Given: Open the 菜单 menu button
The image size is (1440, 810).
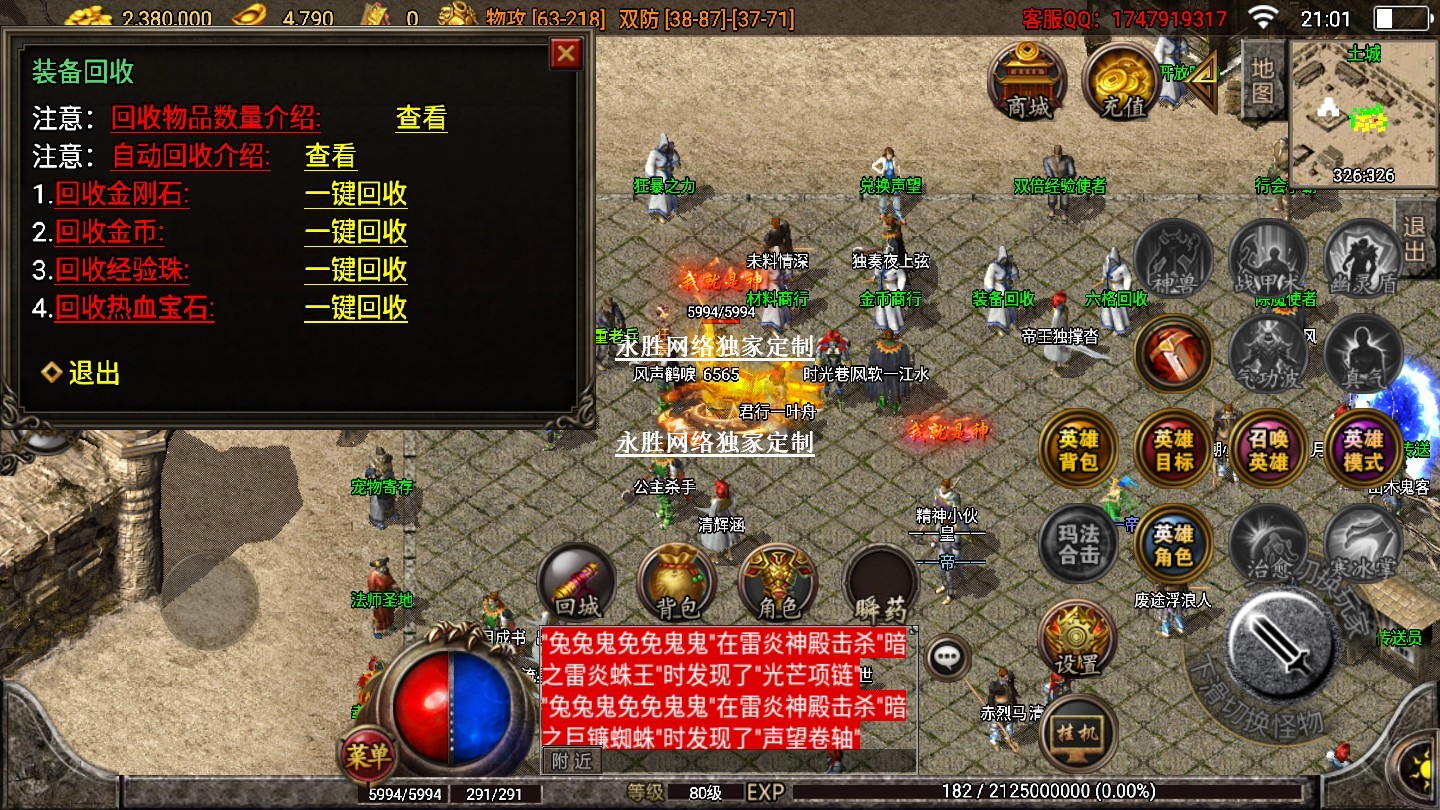Looking at the screenshot, I should point(367,755).
